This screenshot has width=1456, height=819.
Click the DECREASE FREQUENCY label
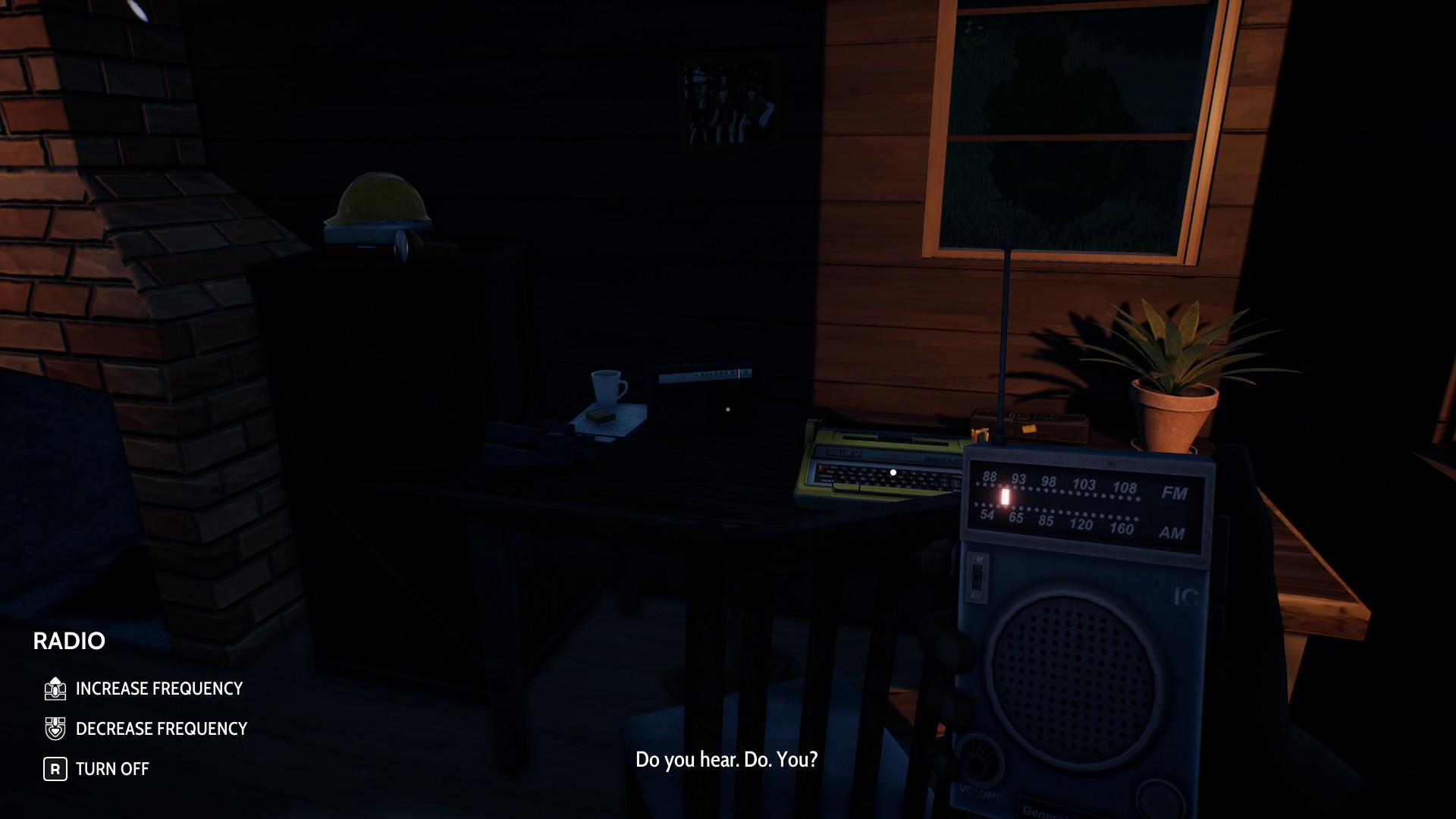[160, 728]
